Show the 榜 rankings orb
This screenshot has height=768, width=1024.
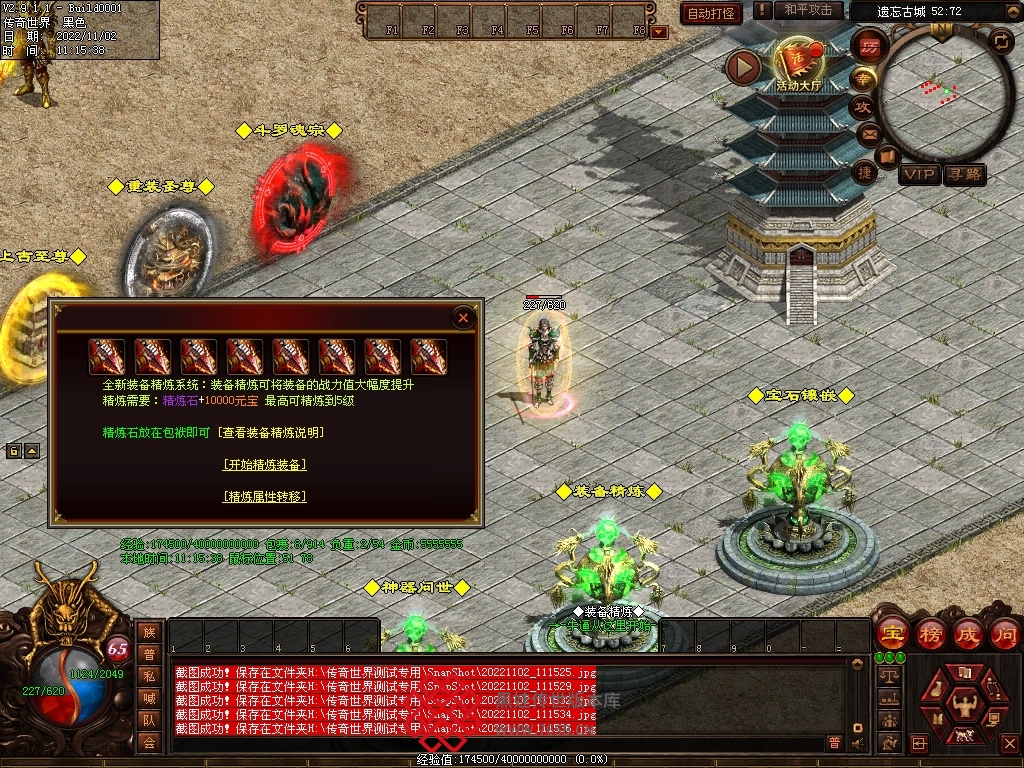[x=930, y=633]
